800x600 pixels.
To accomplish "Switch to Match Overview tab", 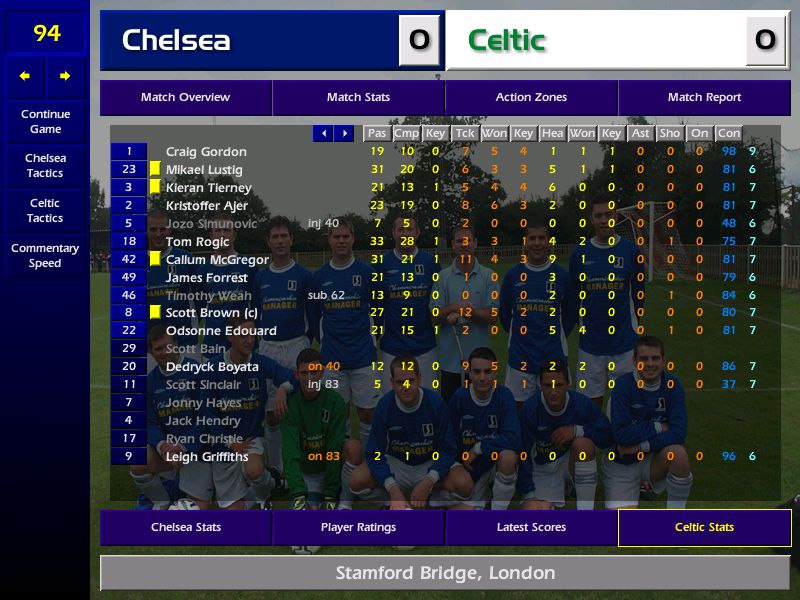I will point(185,97).
